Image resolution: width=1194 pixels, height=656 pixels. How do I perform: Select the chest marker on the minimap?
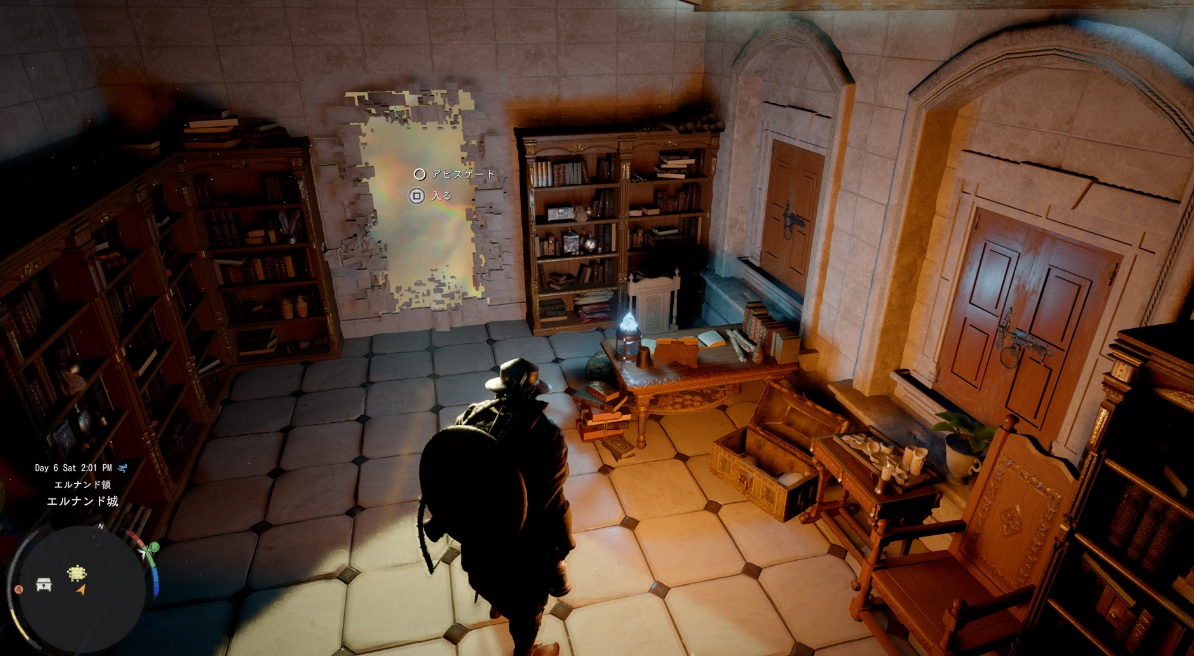click(x=44, y=584)
